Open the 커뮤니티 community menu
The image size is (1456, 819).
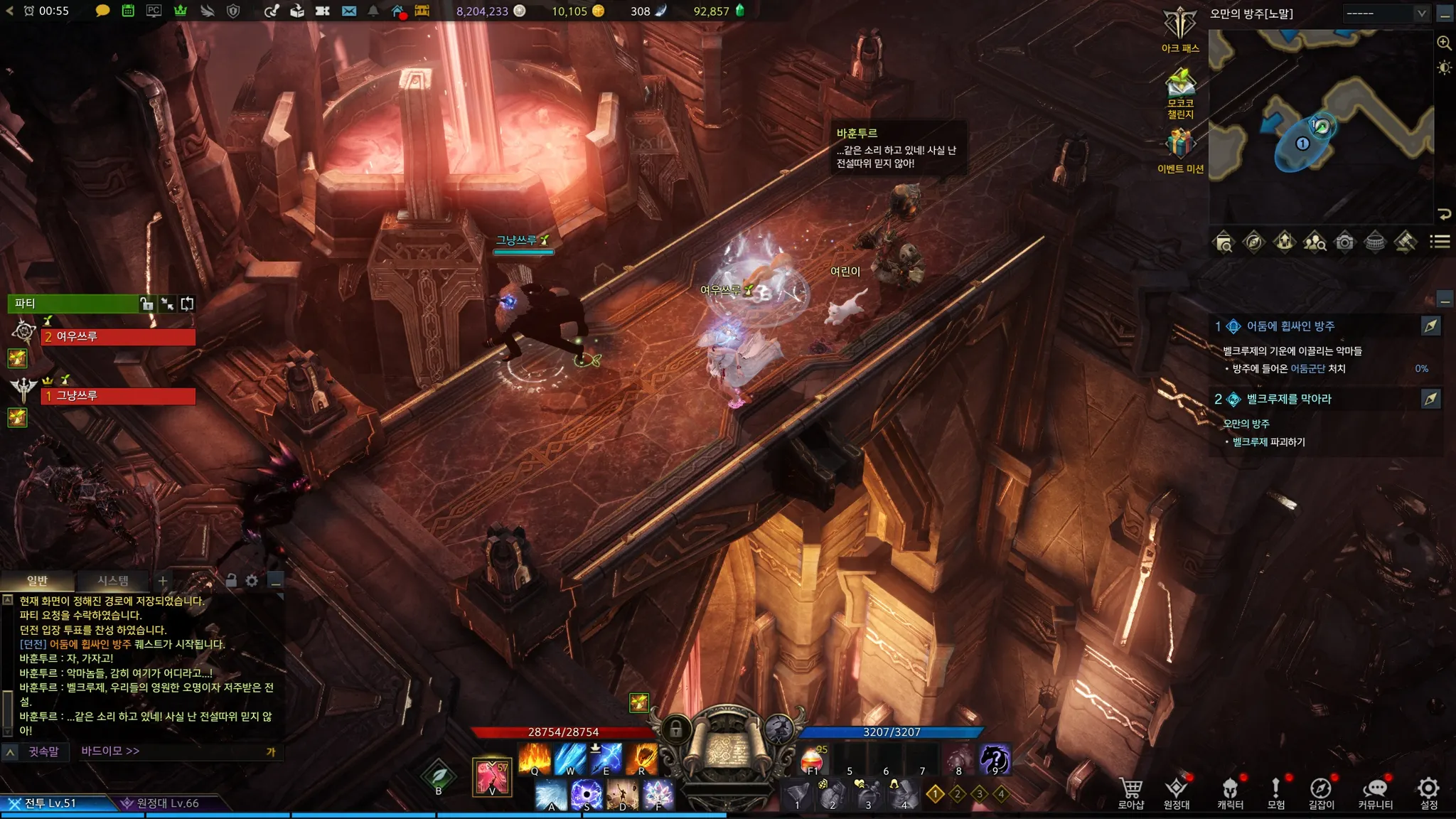click(x=1375, y=792)
